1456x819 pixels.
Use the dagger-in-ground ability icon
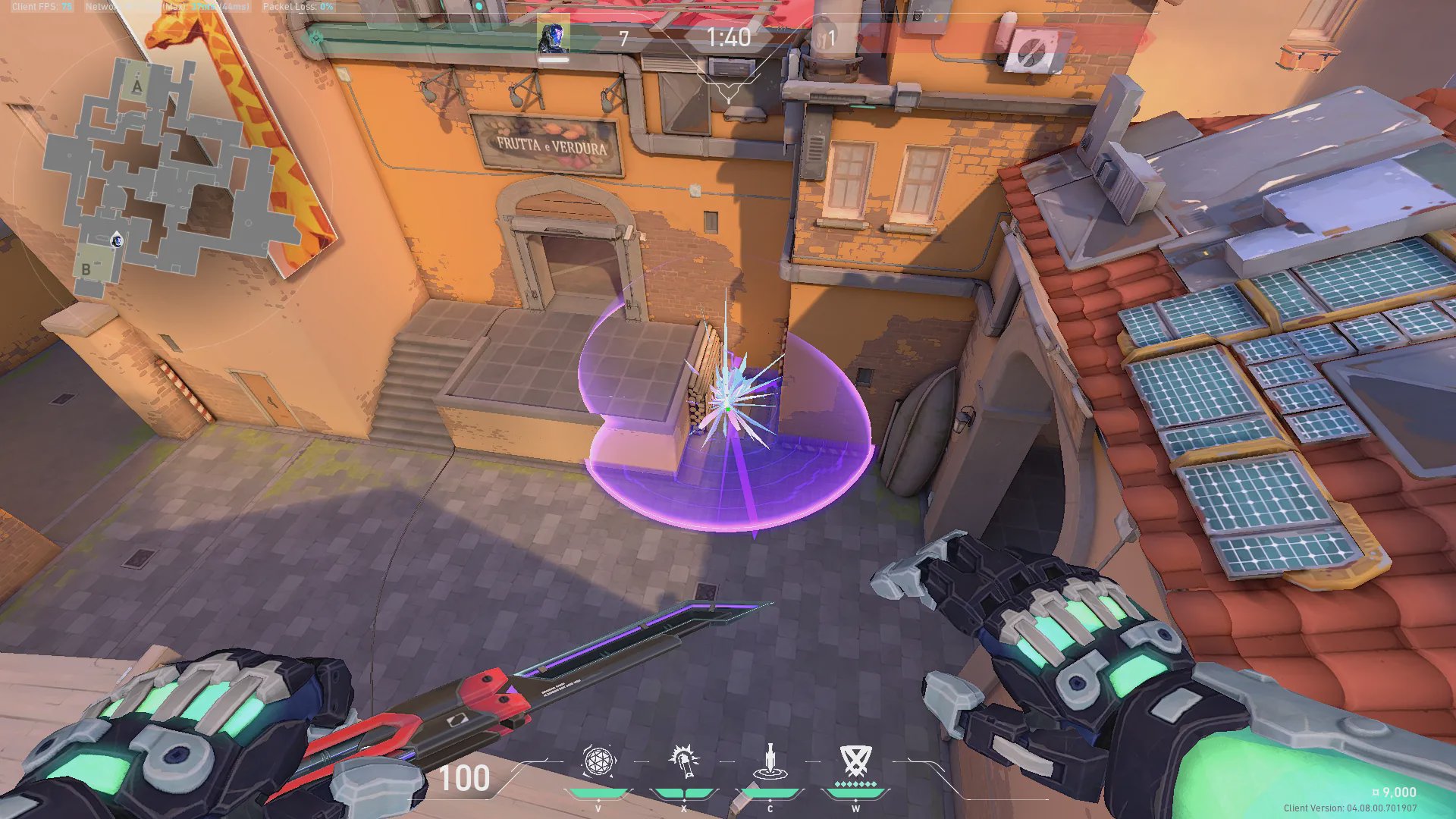tap(770, 763)
